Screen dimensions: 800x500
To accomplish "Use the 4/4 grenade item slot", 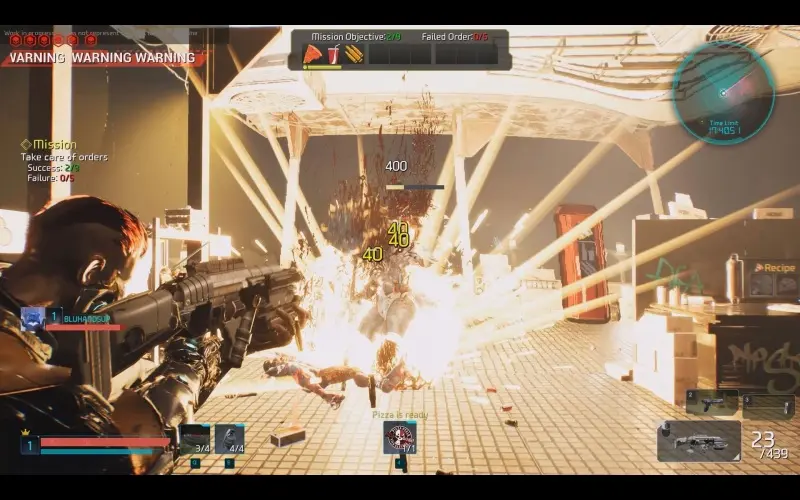I will (x=230, y=438).
